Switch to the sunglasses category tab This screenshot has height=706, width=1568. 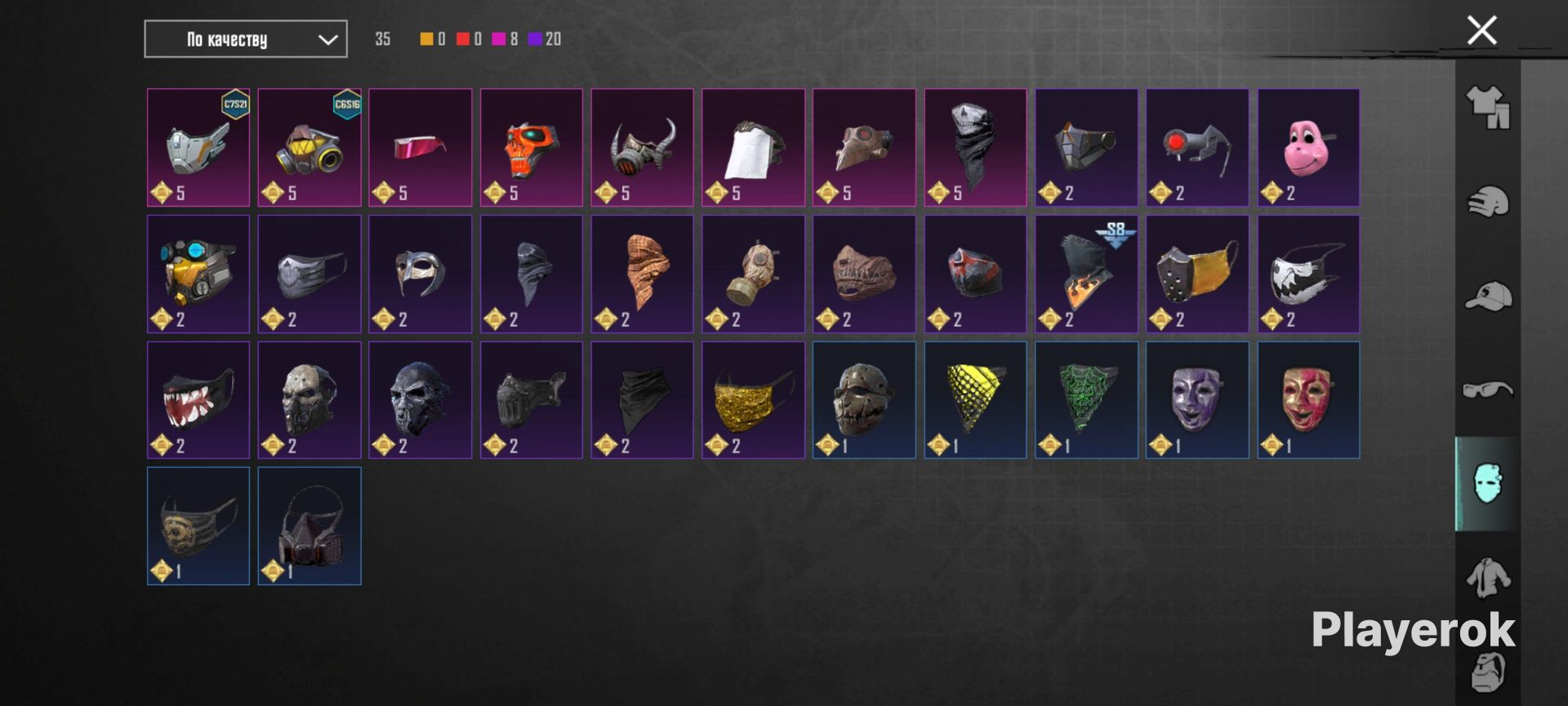(x=1488, y=390)
